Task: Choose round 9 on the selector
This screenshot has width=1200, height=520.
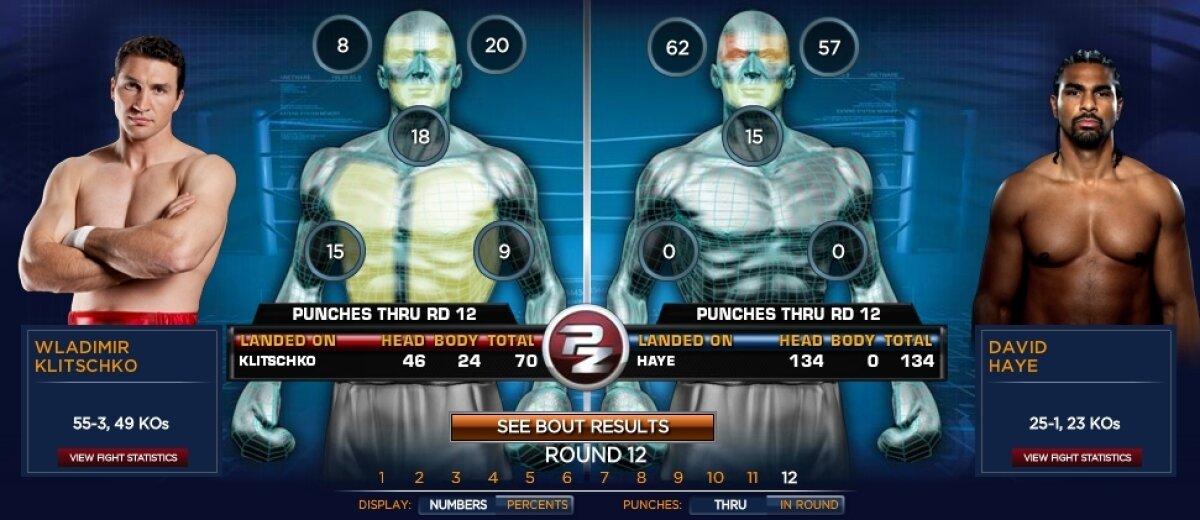Action: pyautogui.click(x=678, y=478)
